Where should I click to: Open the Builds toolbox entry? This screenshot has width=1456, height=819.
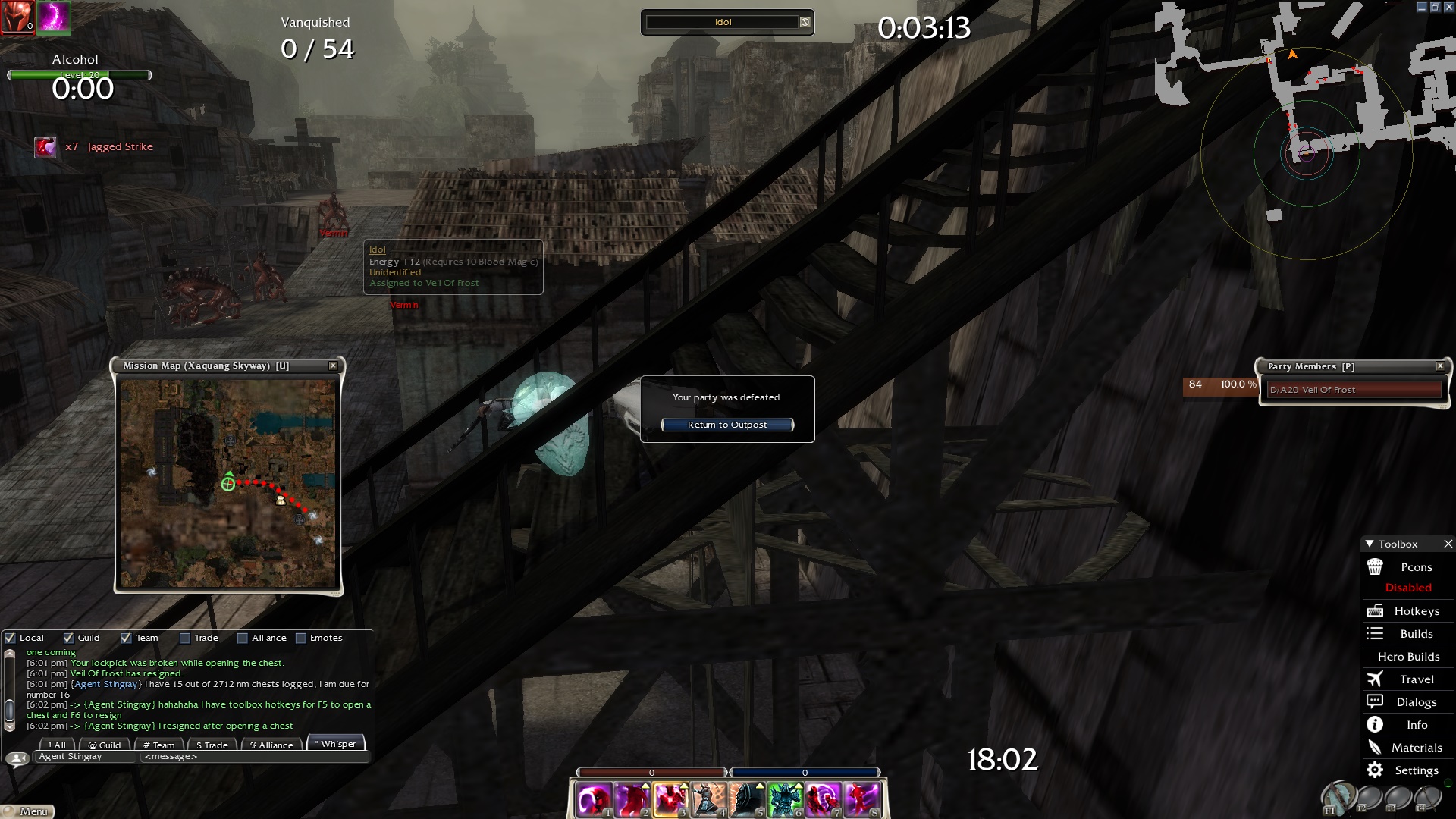1408,634
